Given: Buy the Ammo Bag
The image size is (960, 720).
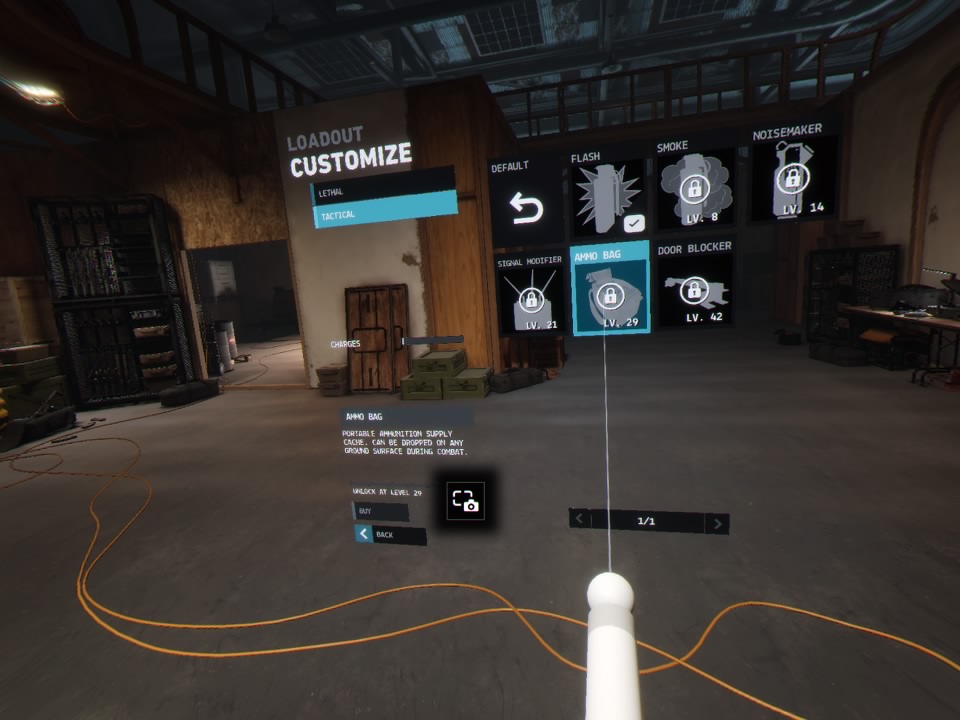Looking at the screenshot, I should 380,512.
